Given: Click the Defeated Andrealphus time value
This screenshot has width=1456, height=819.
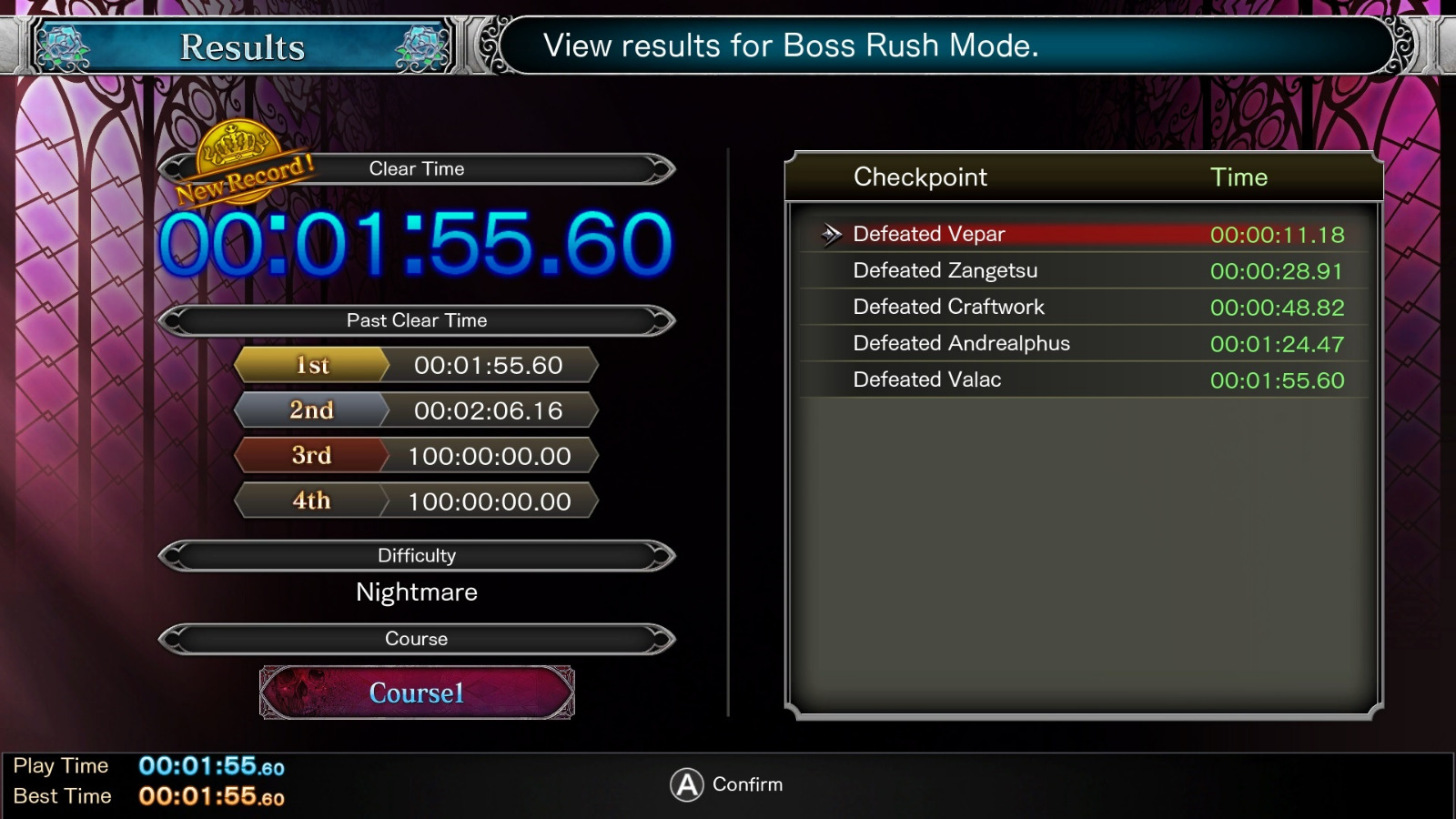Looking at the screenshot, I should point(1277,343).
